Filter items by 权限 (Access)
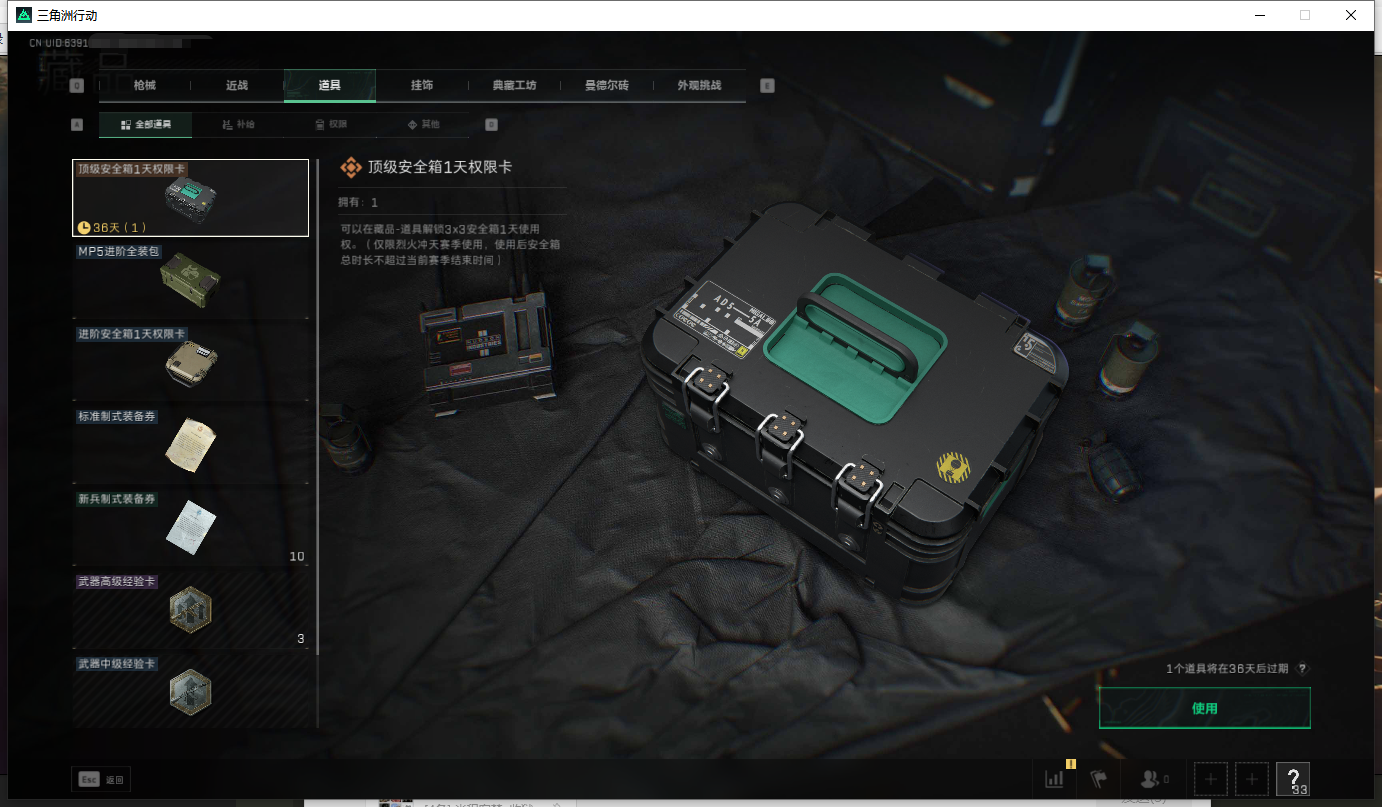1382x807 pixels. [330, 125]
